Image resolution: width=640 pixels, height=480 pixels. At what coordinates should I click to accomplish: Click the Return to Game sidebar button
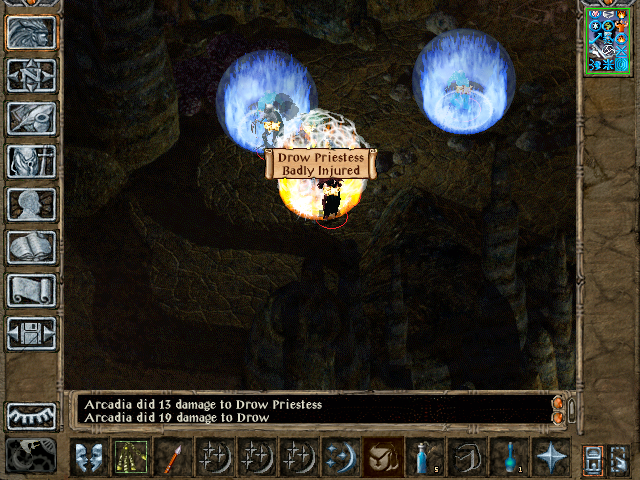coord(31,33)
